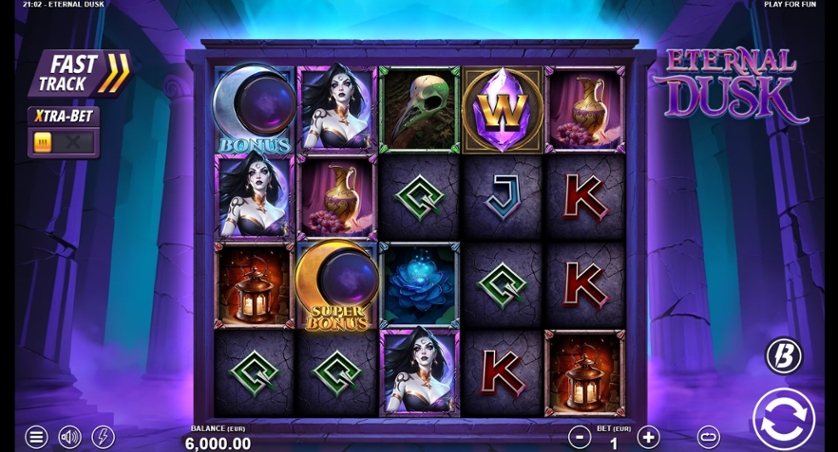Toggle the sound speaker icon
This screenshot has width=838, height=452.
[69, 437]
